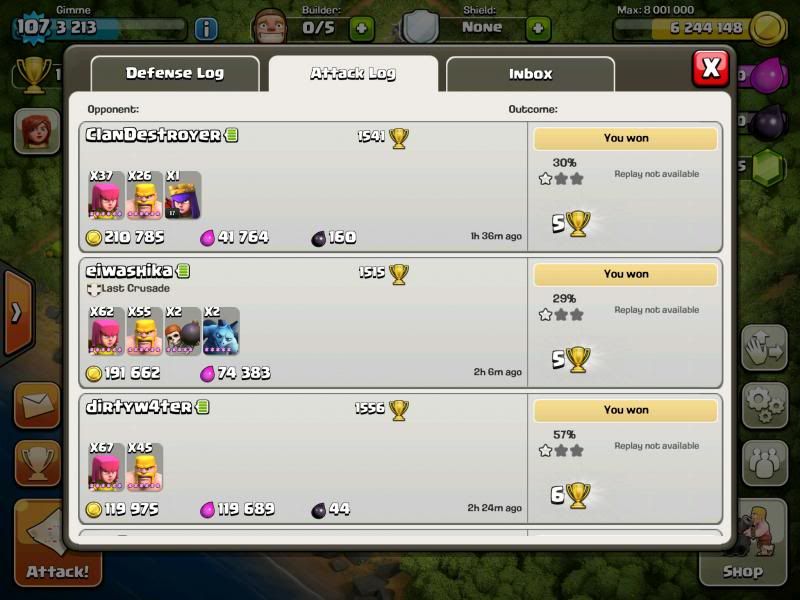Close the battle log window
800x600 pixels.
(x=710, y=68)
